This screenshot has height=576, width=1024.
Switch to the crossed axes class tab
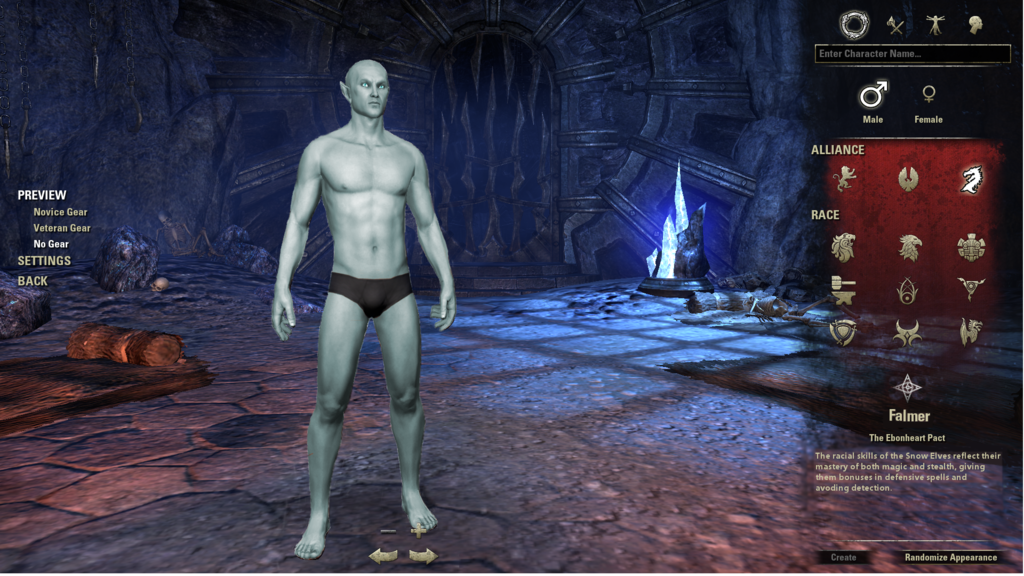point(895,24)
